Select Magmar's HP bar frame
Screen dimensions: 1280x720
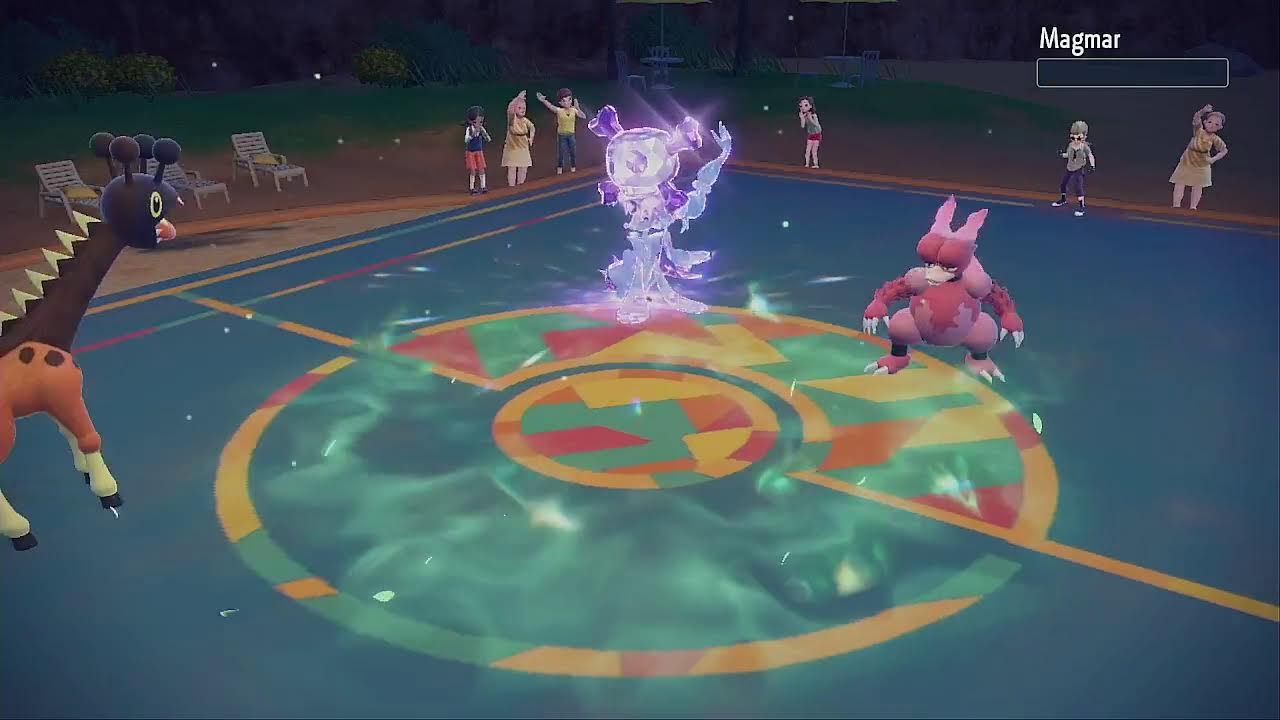tap(1132, 72)
